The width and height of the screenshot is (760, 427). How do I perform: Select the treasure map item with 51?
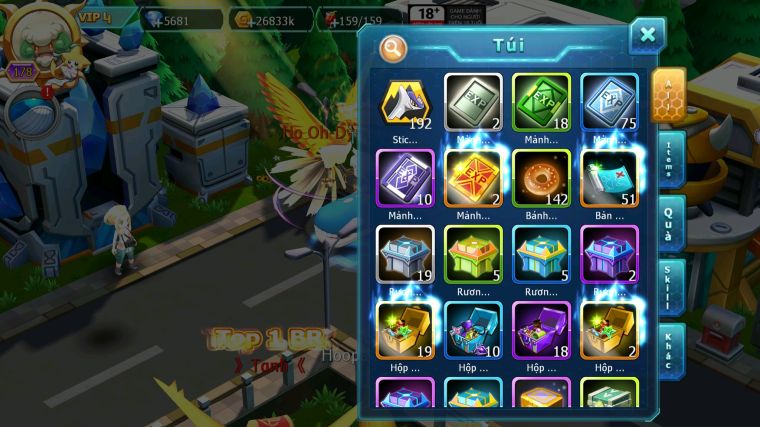609,178
